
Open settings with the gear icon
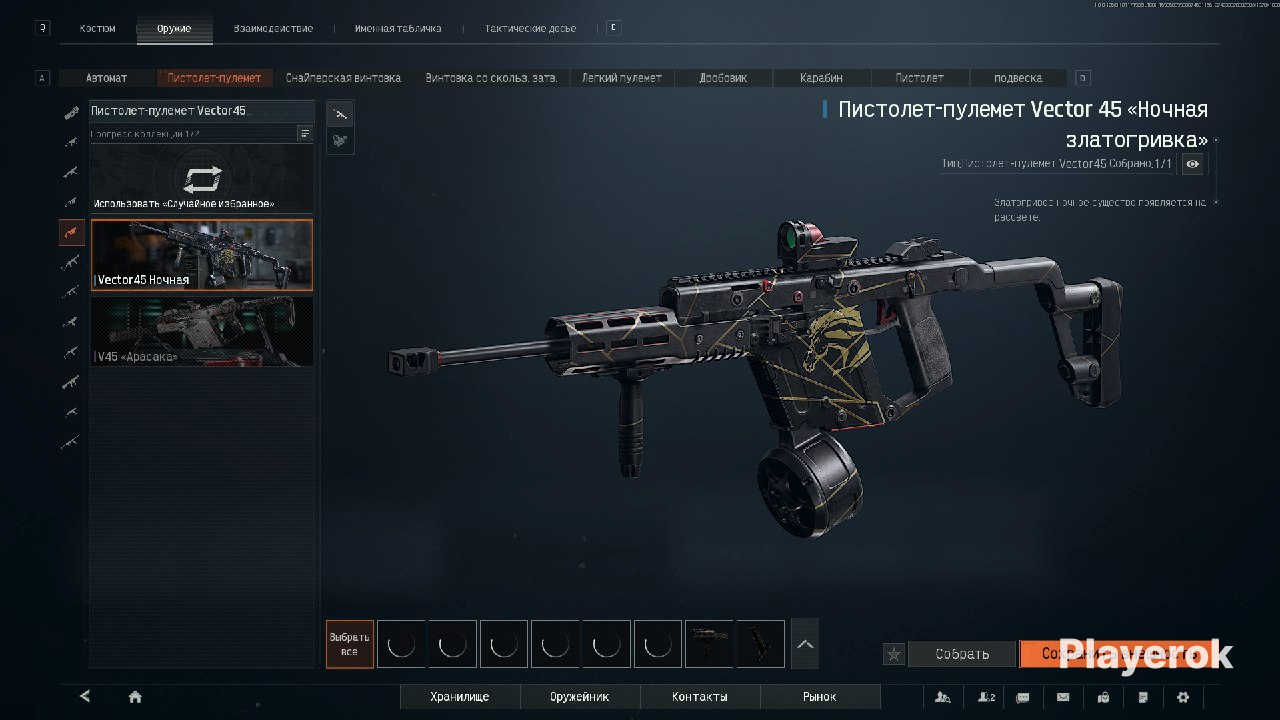coord(1183,697)
